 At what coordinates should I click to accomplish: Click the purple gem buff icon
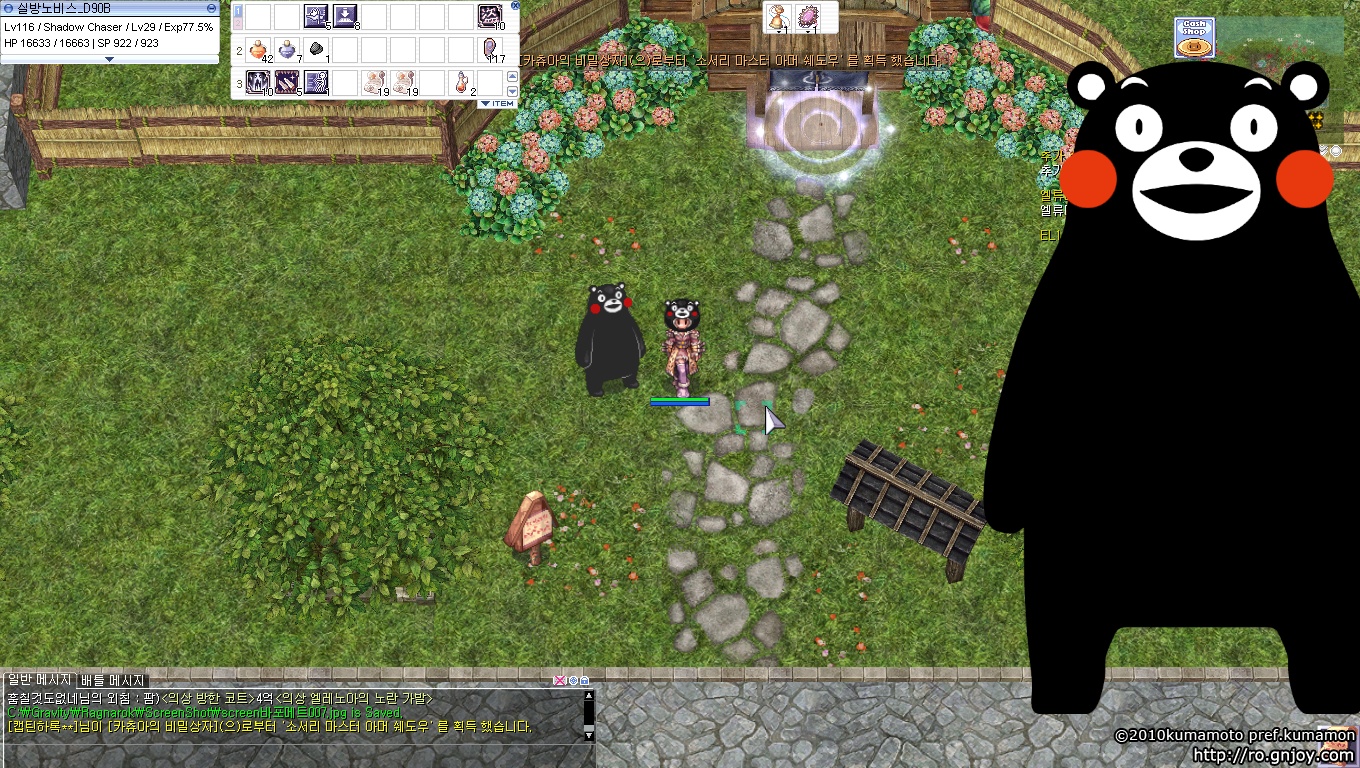807,18
